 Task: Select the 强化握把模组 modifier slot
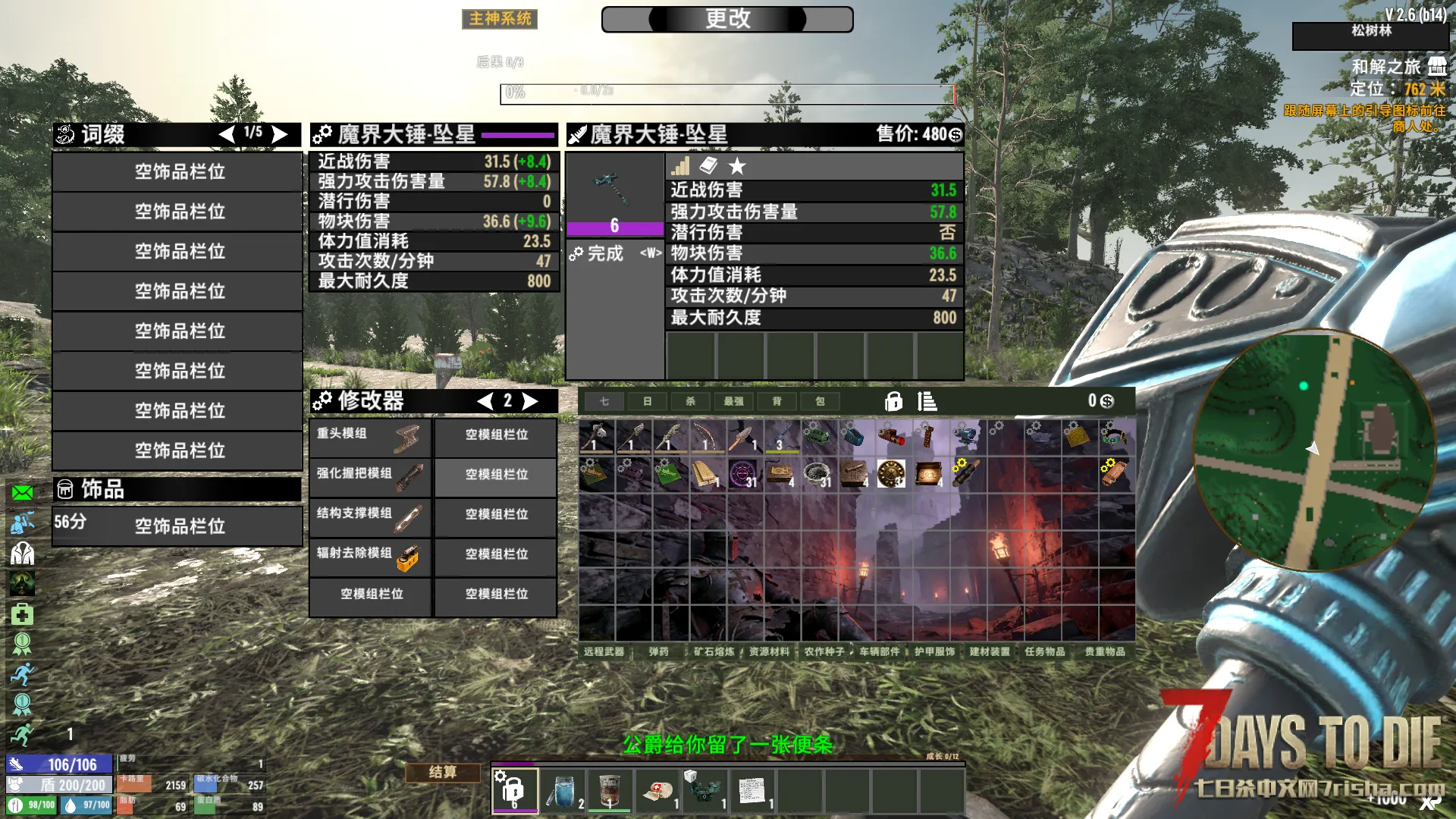point(370,477)
